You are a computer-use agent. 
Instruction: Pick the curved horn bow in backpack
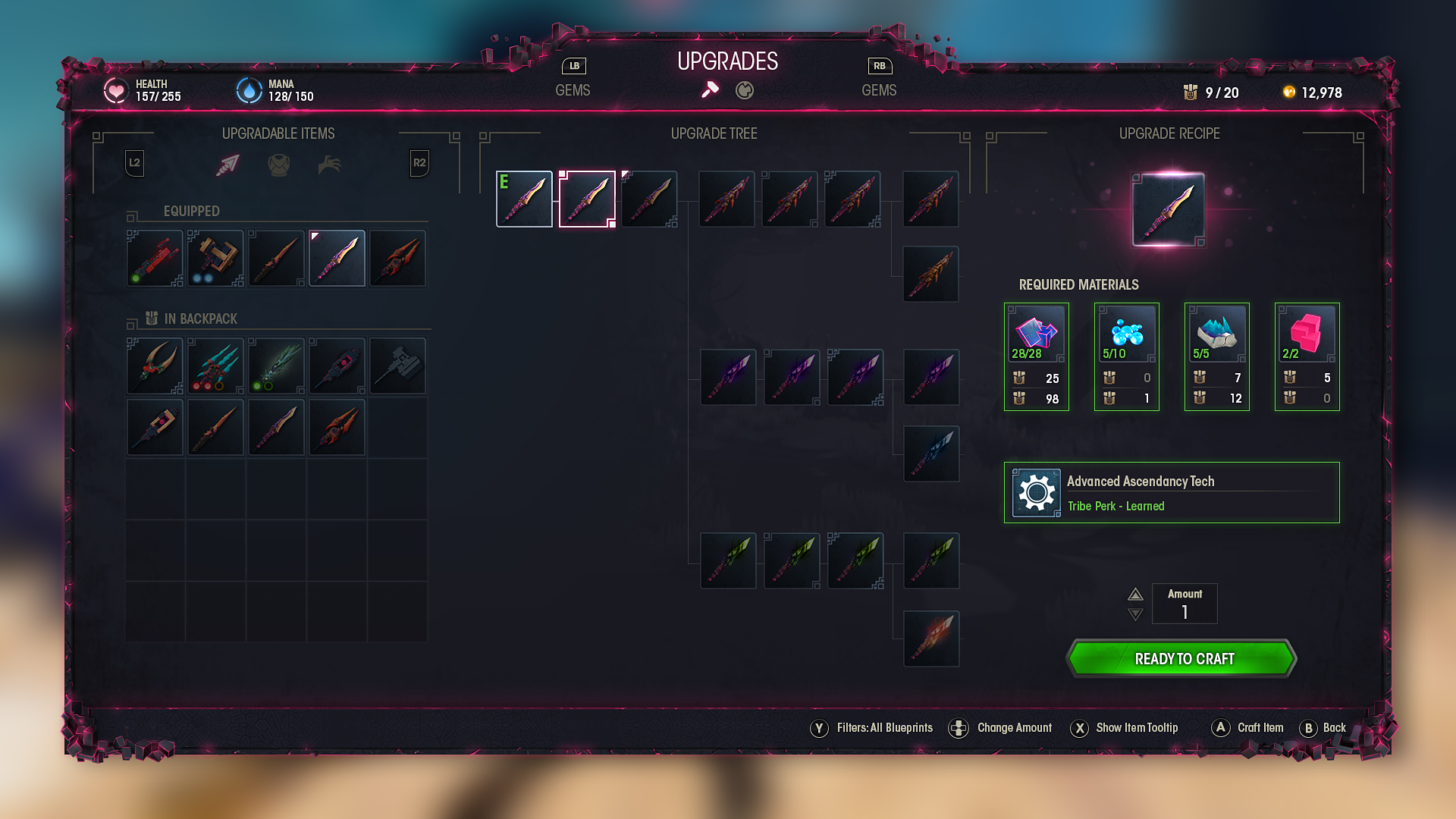[155, 366]
